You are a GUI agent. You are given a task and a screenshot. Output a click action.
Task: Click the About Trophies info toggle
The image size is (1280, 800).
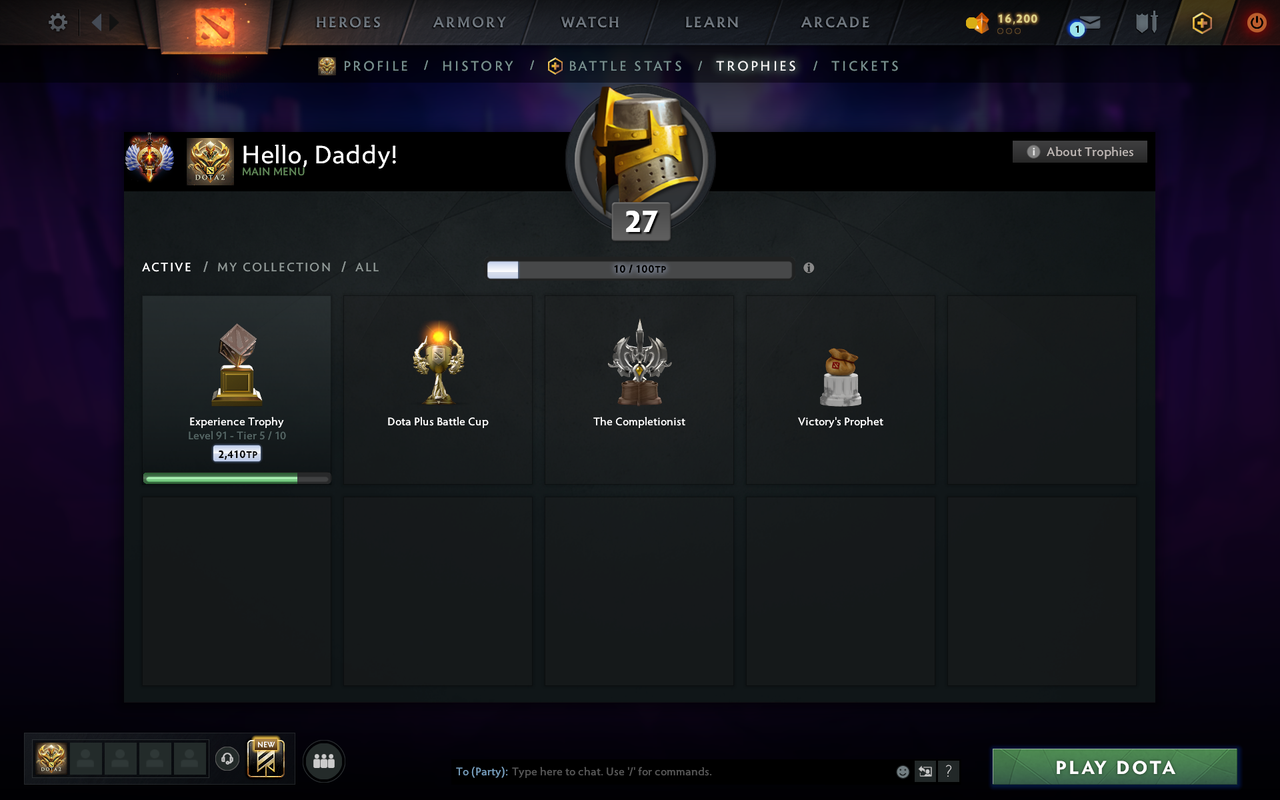click(1080, 151)
